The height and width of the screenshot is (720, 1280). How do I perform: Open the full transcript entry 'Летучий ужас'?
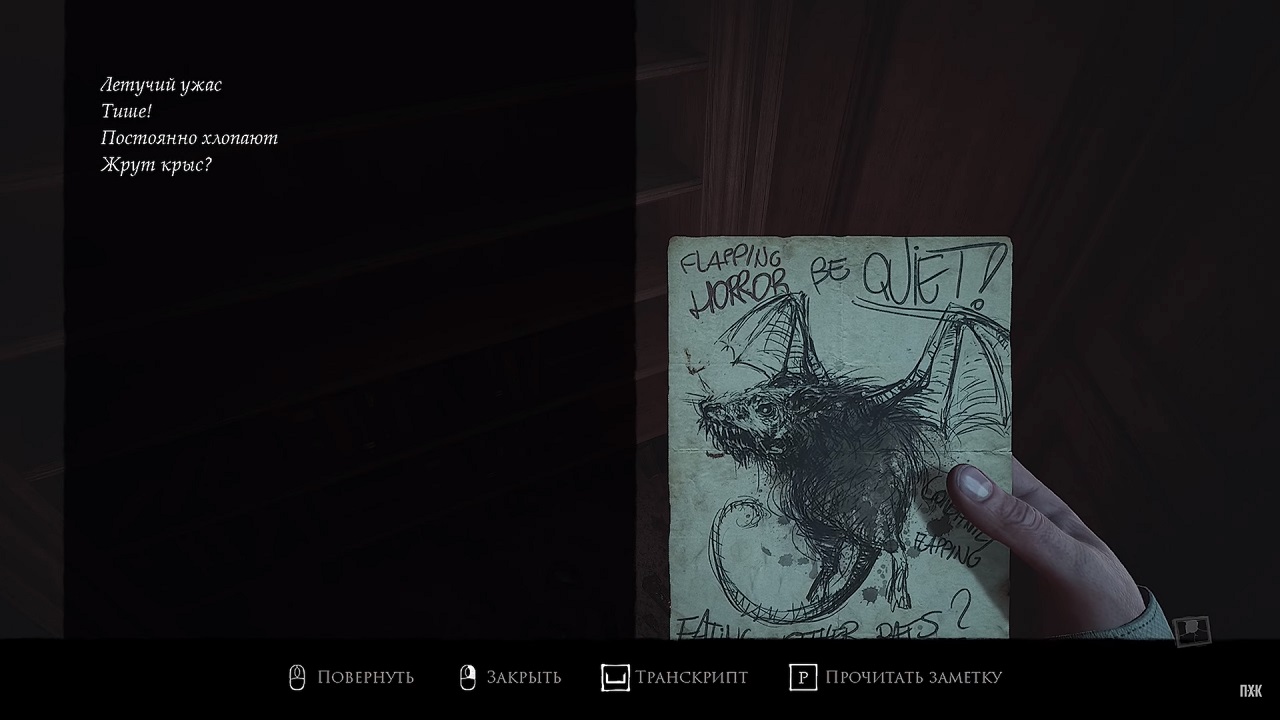(160, 84)
